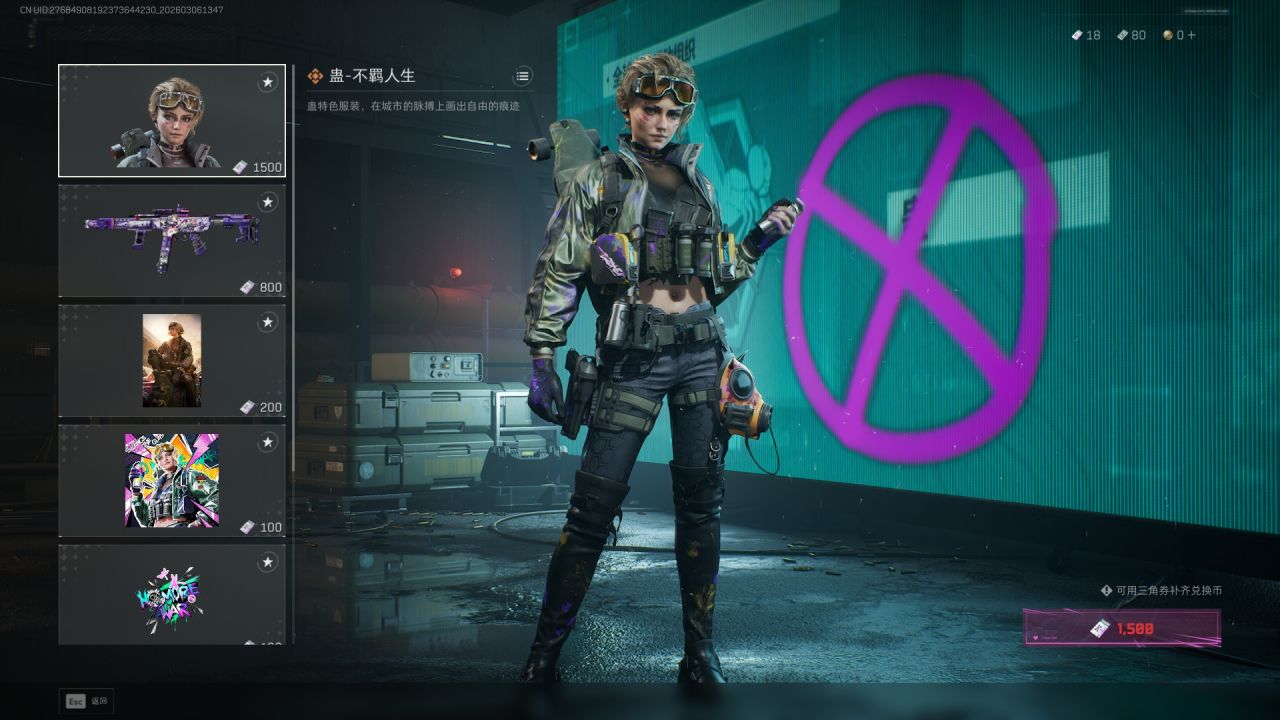
Task: Select the purple weapon skin priced 800
Action: pyautogui.click(x=171, y=241)
